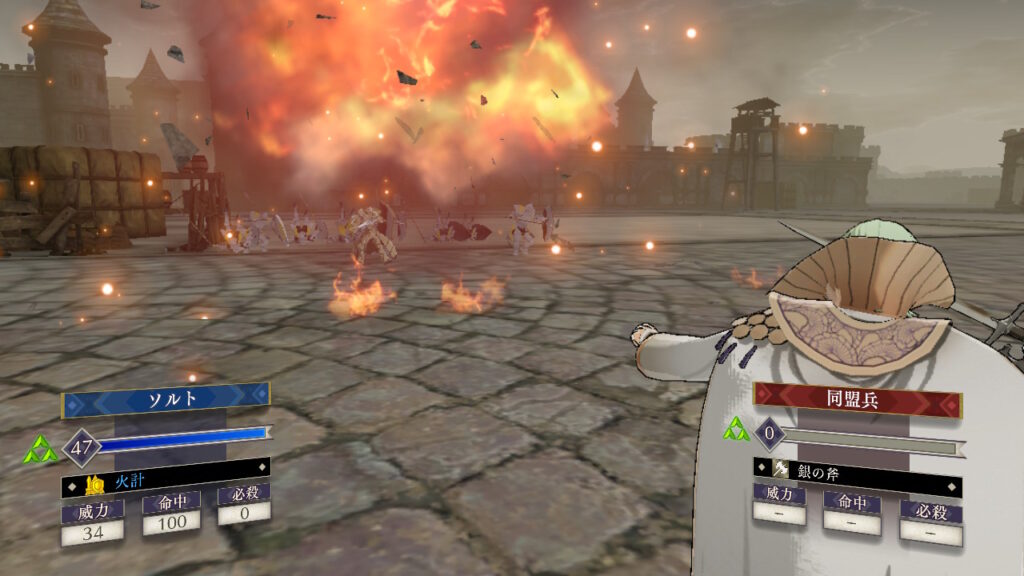
Task: Select ソルト's green triangle battalion icon
Action: point(40,451)
